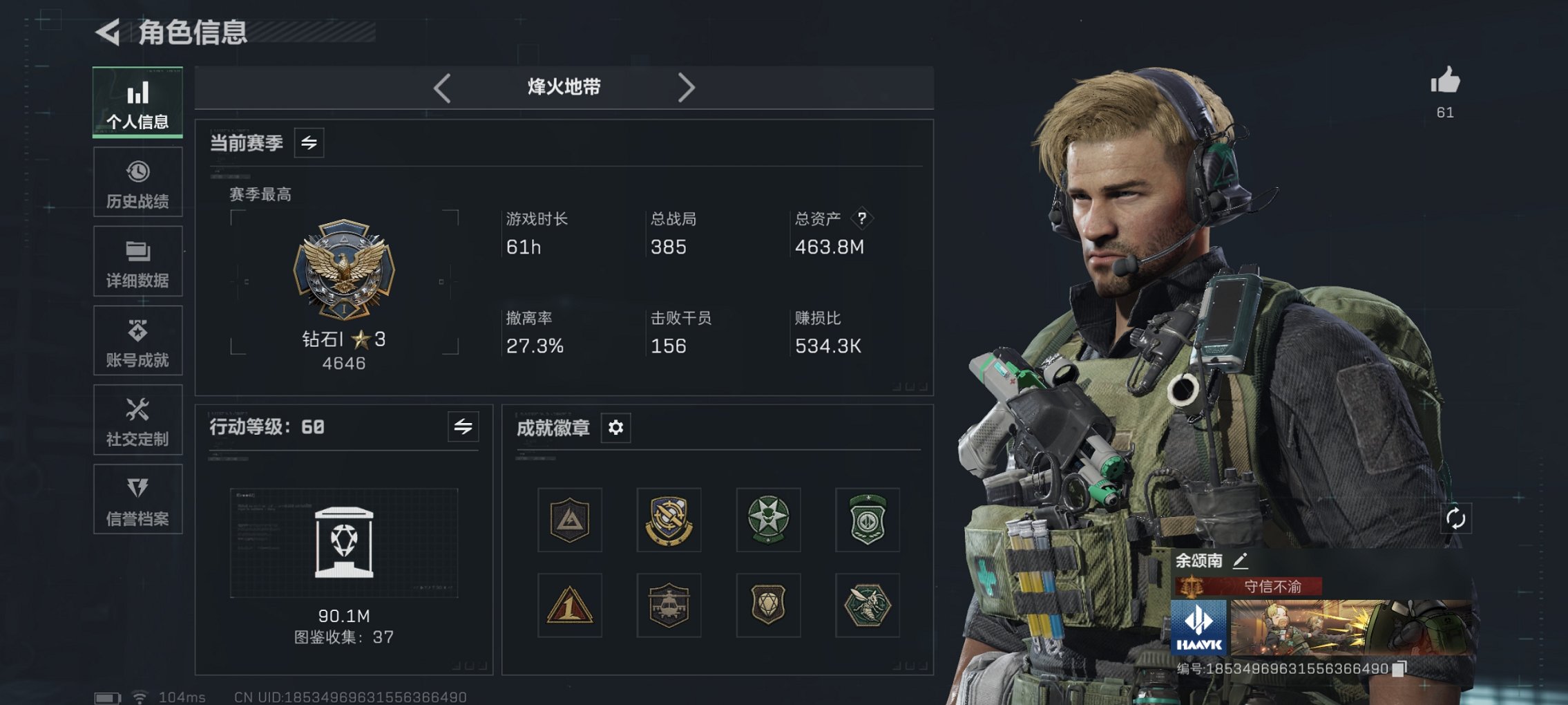Select the 烽火地带 mode tab

click(563, 87)
